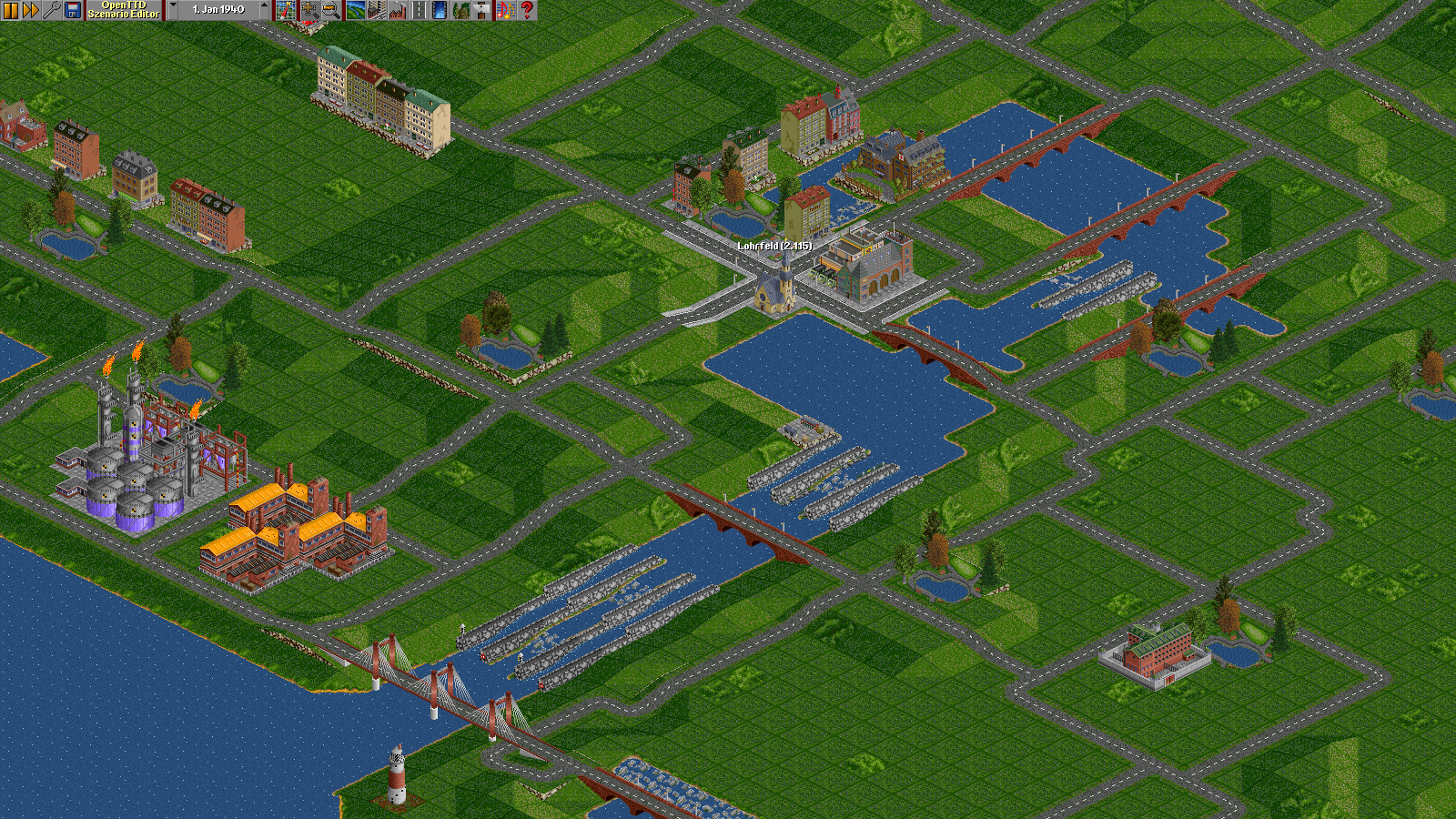This screenshot has height=819, width=1456.
Task: Zoom in with the plus magnifier
Action: point(309,10)
